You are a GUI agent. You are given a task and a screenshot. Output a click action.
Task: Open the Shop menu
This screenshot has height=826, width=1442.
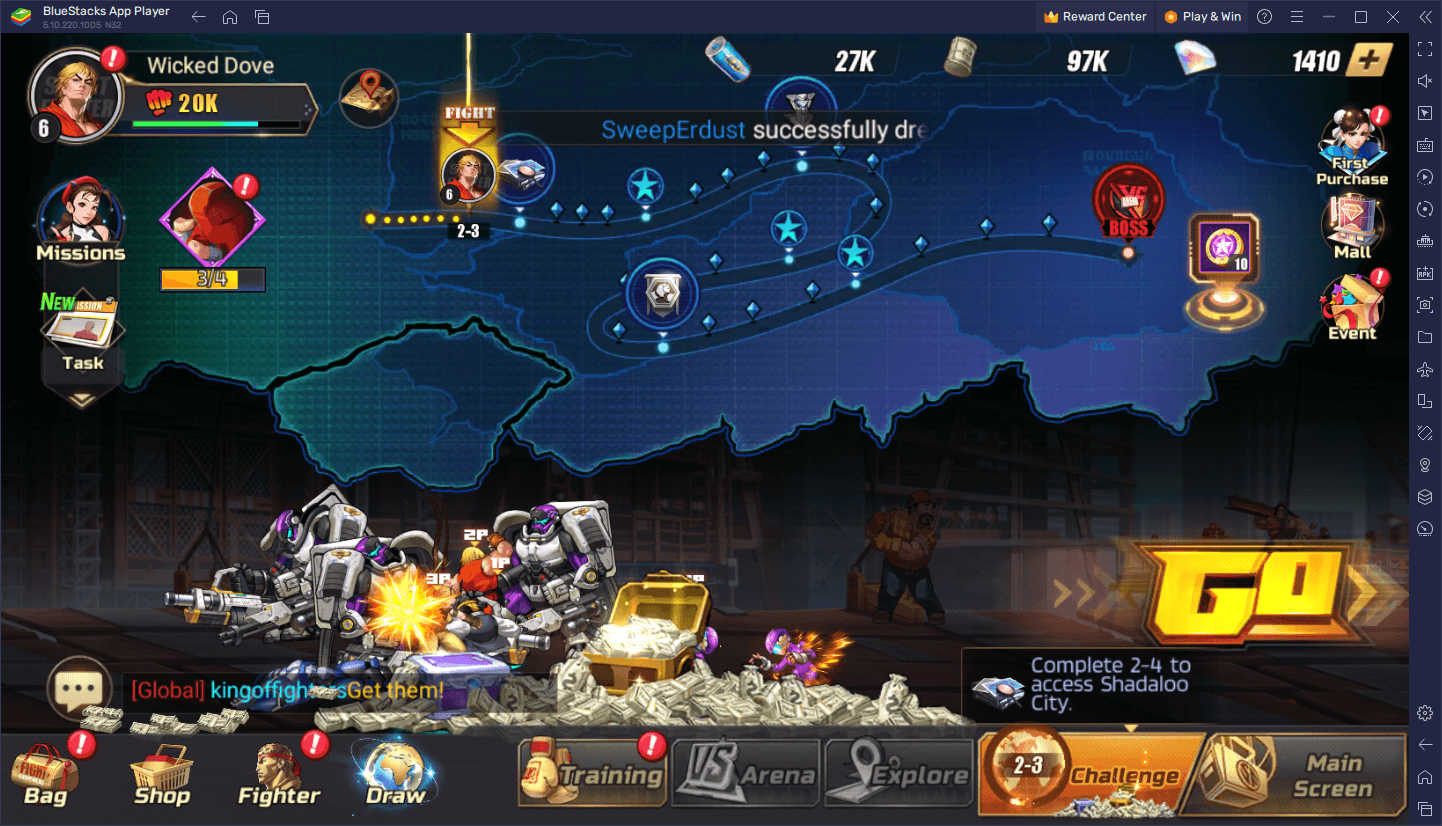[x=161, y=776]
